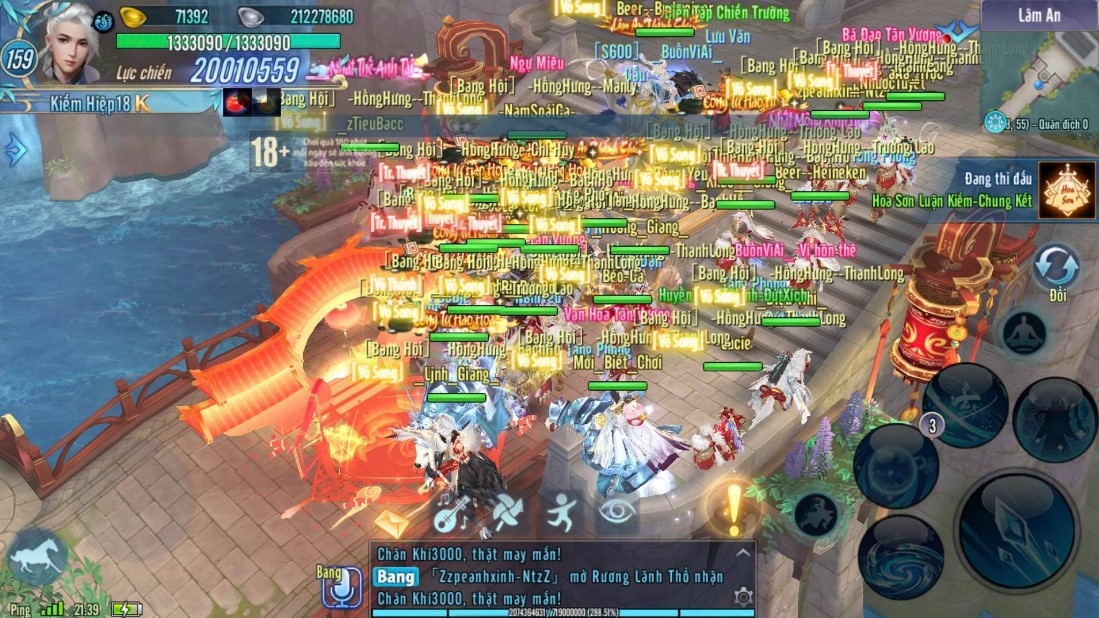Image resolution: width=1099 pixels, height=618 pixels.
Task: Open chat settings gear icon
Action: (742, 597)
